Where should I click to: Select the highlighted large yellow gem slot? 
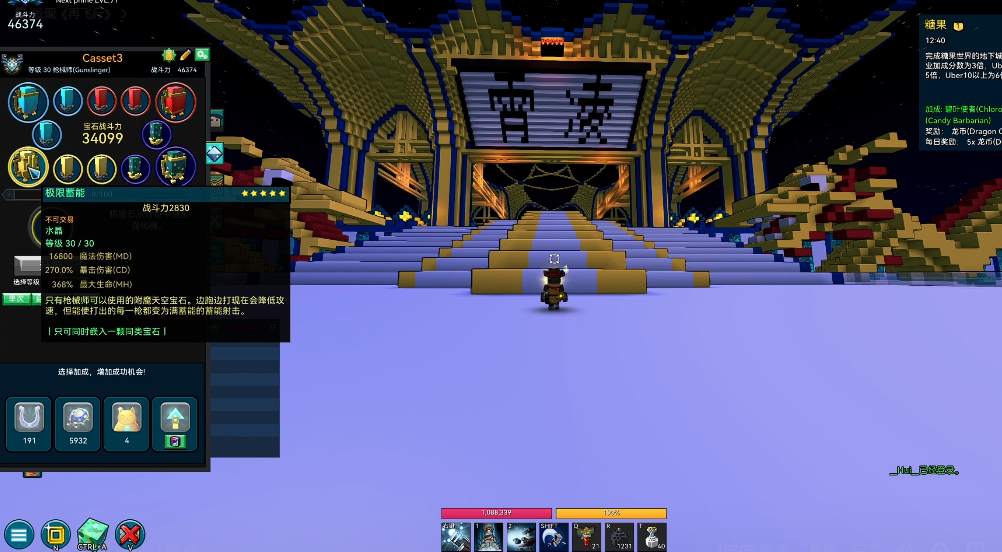(28, 167)
